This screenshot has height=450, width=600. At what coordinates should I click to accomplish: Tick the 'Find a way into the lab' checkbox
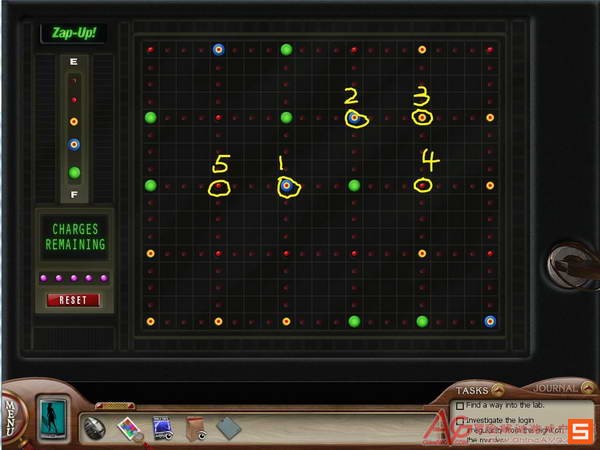coord(460,406)
